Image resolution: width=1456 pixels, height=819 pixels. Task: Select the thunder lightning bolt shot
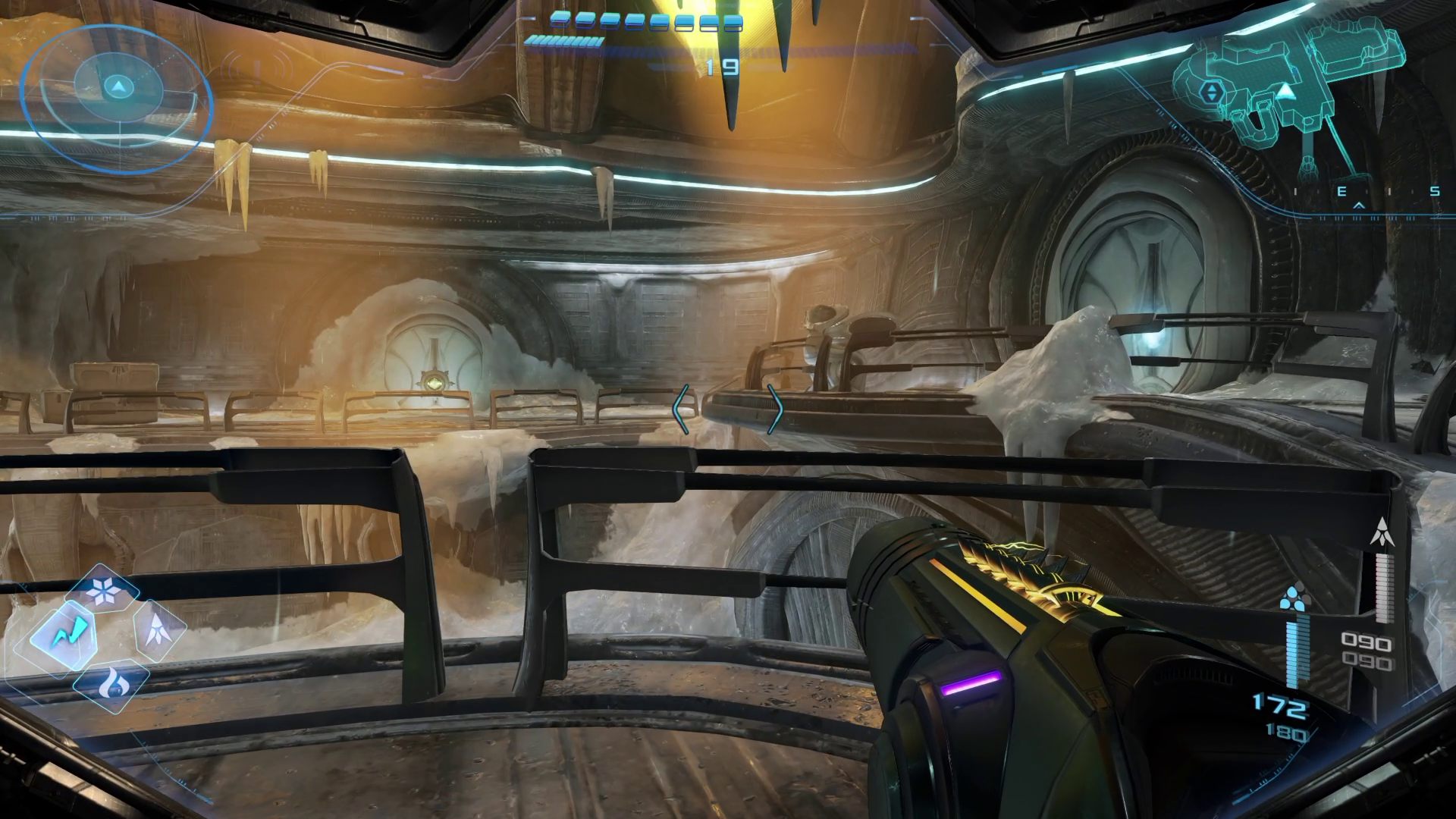tap(63, 632)
